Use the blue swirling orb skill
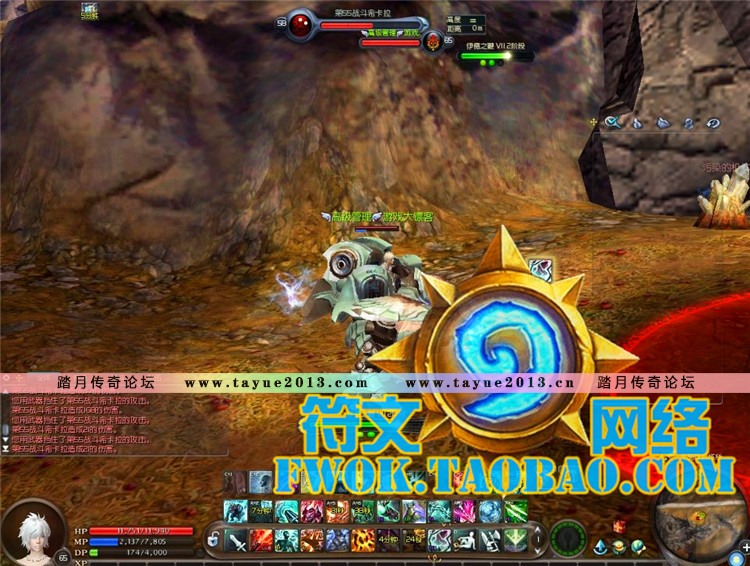Image resolution: width=750 pixels, height=566 pixels. (x=490, y=511)
